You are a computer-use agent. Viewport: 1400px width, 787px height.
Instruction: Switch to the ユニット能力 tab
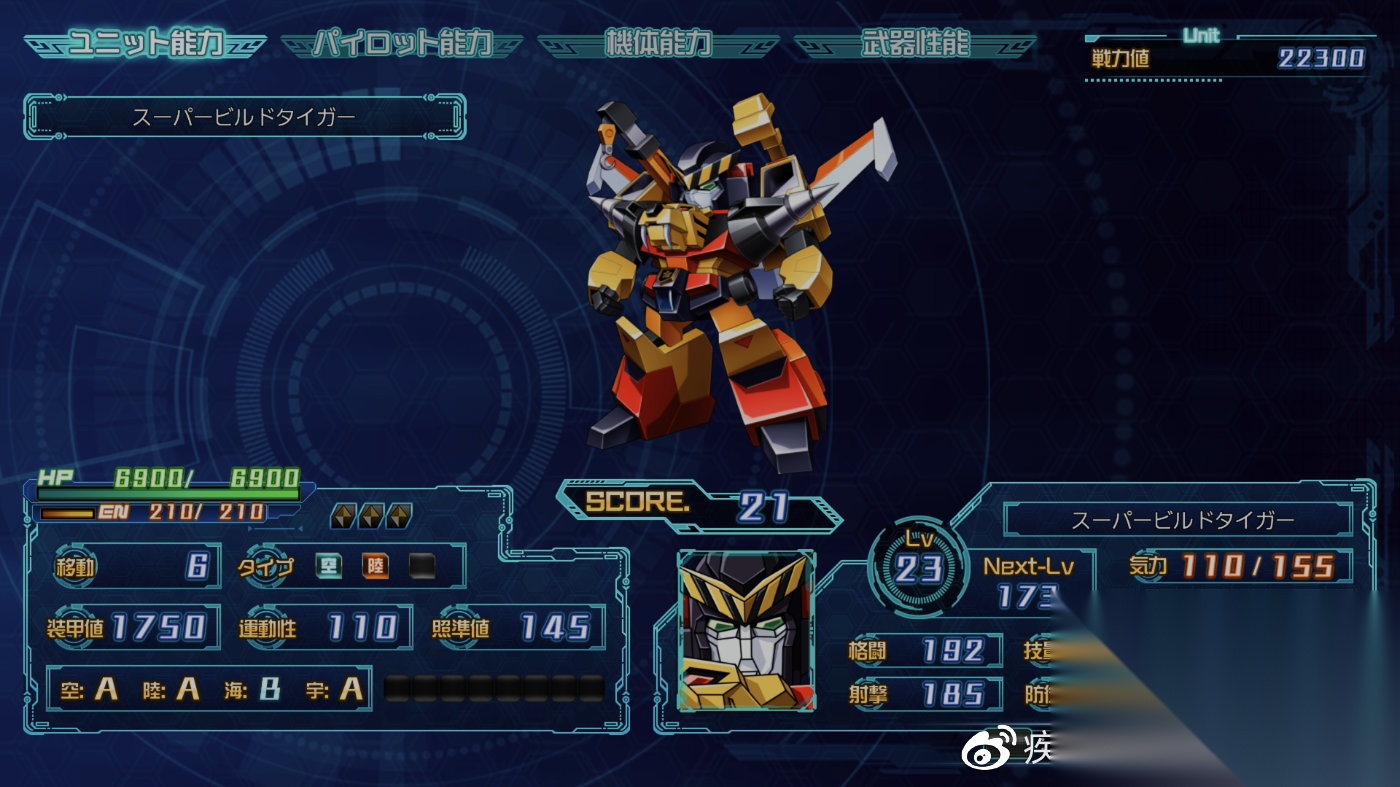tap(145, 45)
